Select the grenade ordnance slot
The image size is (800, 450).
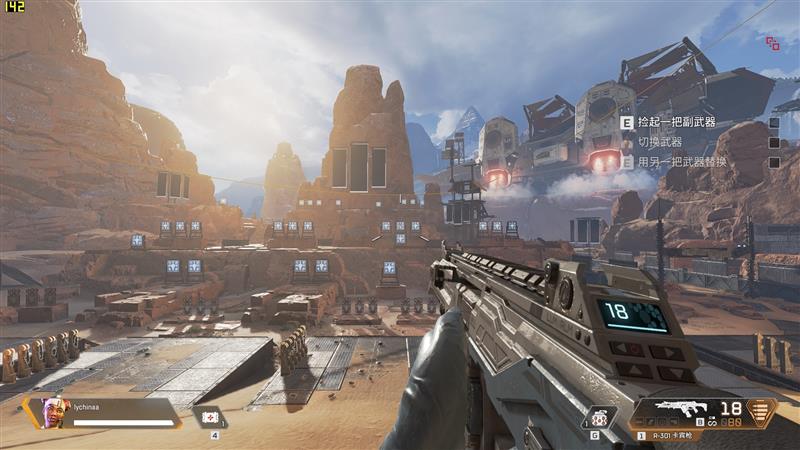click(598, 418)
